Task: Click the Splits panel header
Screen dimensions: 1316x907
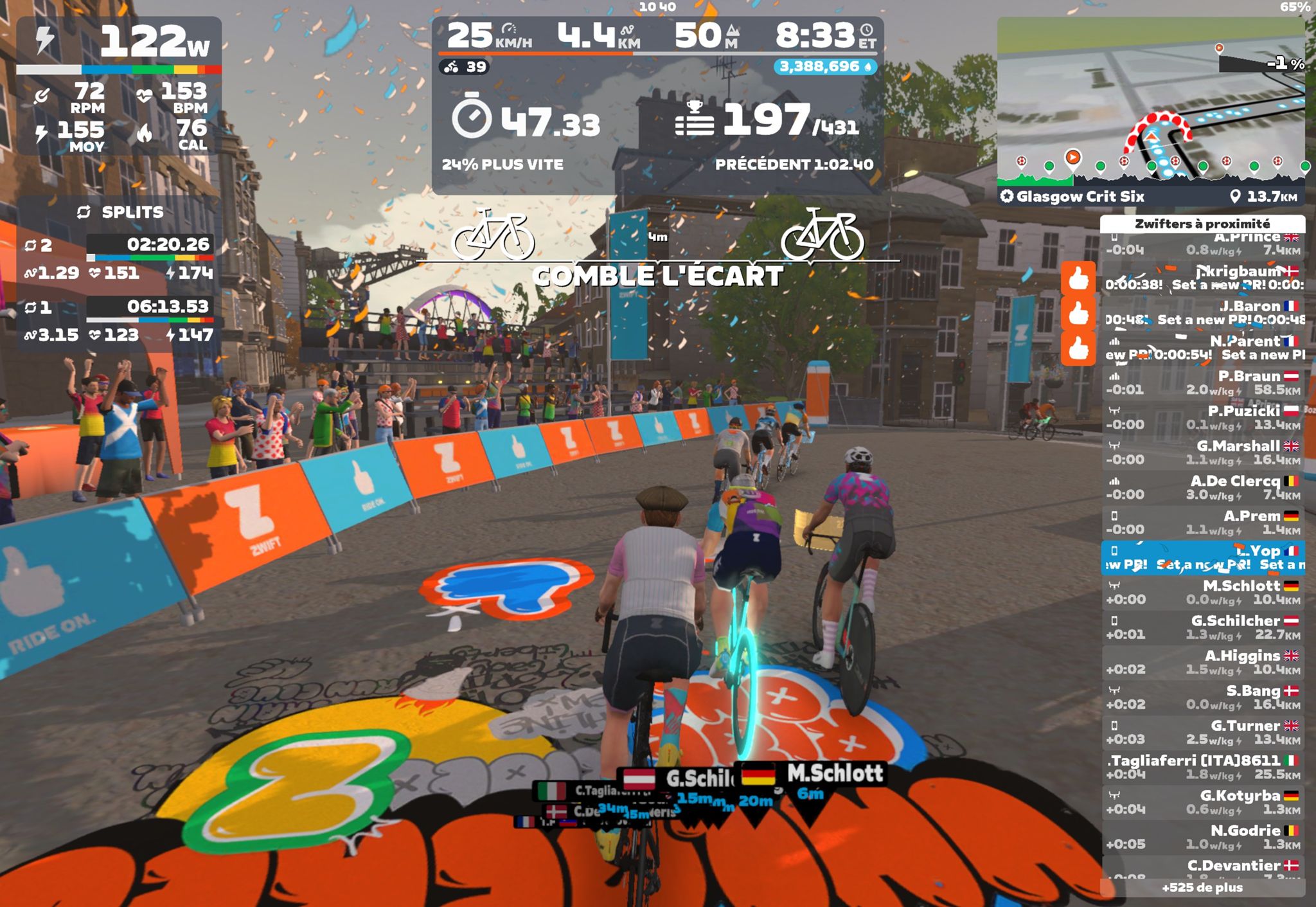Action: click(x=120, y=212)
